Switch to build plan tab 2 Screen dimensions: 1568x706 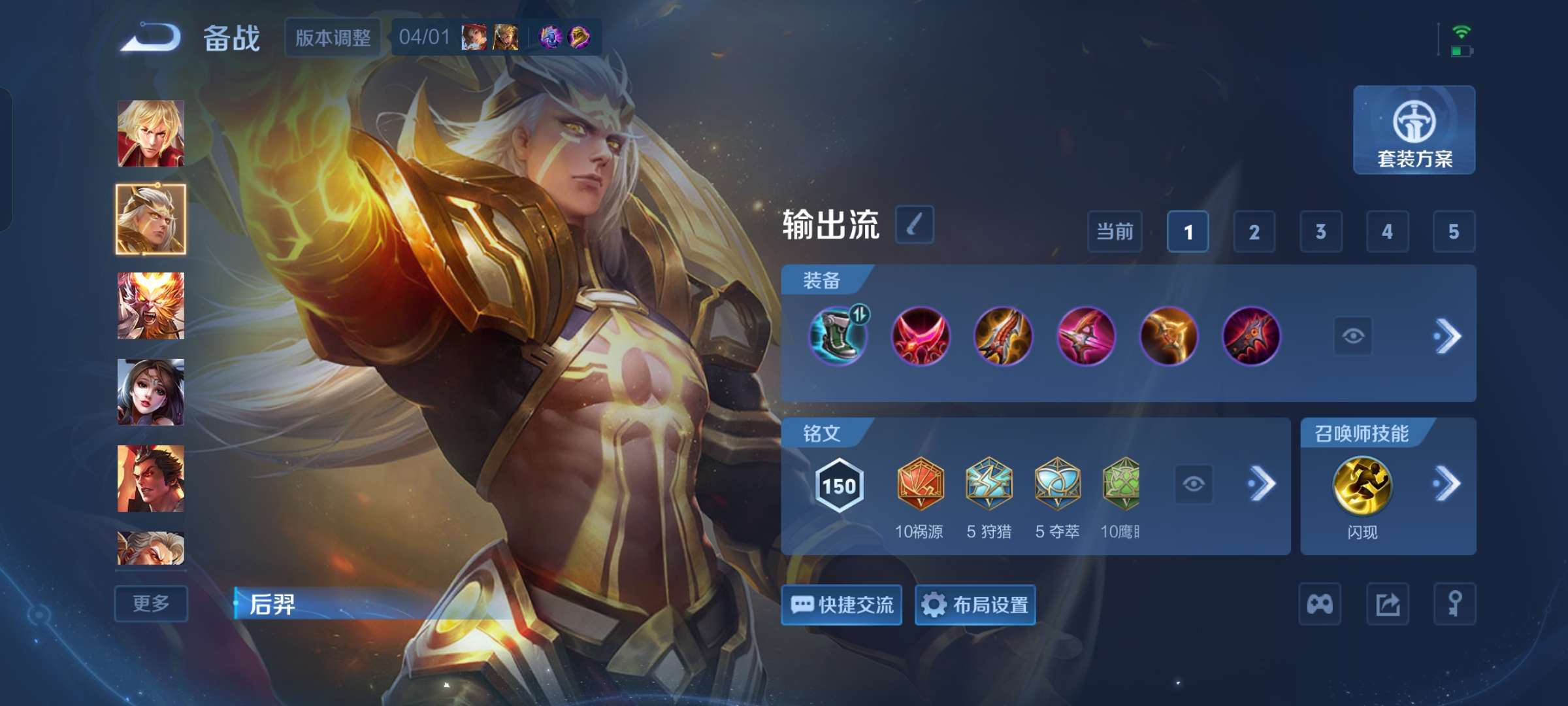pyautogui.click(x=1253, y=232)
